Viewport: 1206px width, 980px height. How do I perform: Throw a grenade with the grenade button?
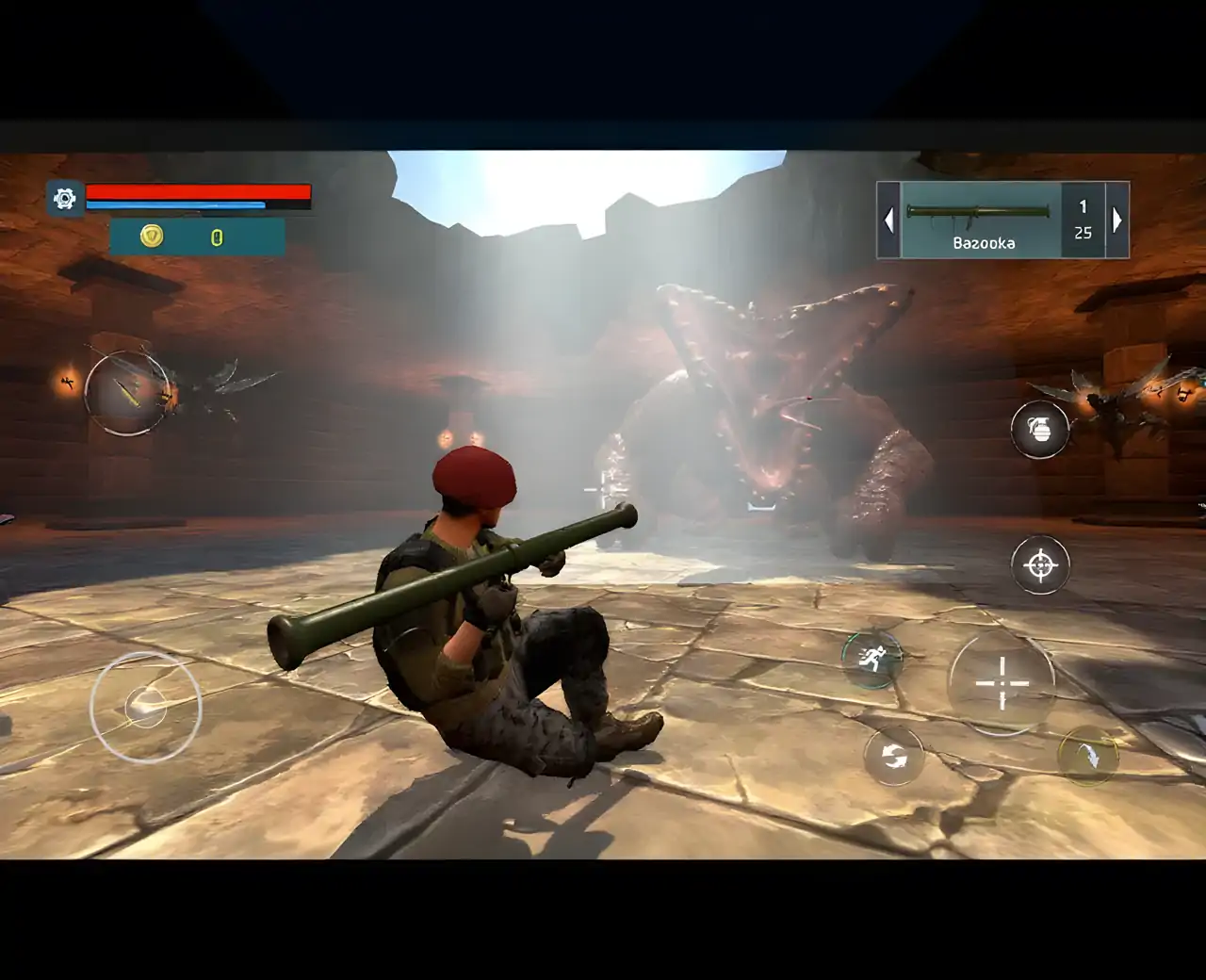[x=1040, y=430]
